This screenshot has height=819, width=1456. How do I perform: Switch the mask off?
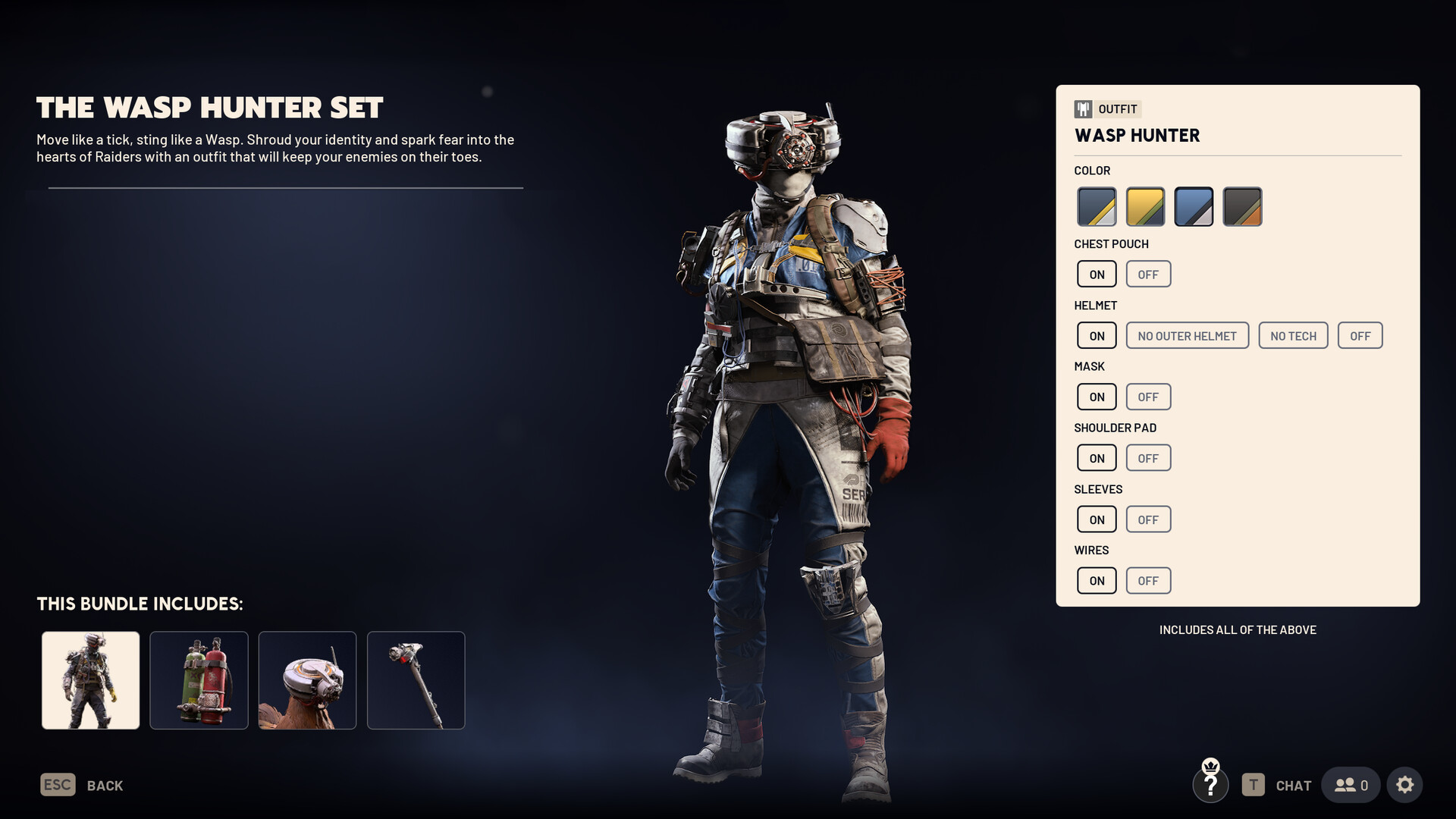pyautogui.click(x=1148, y=397)
